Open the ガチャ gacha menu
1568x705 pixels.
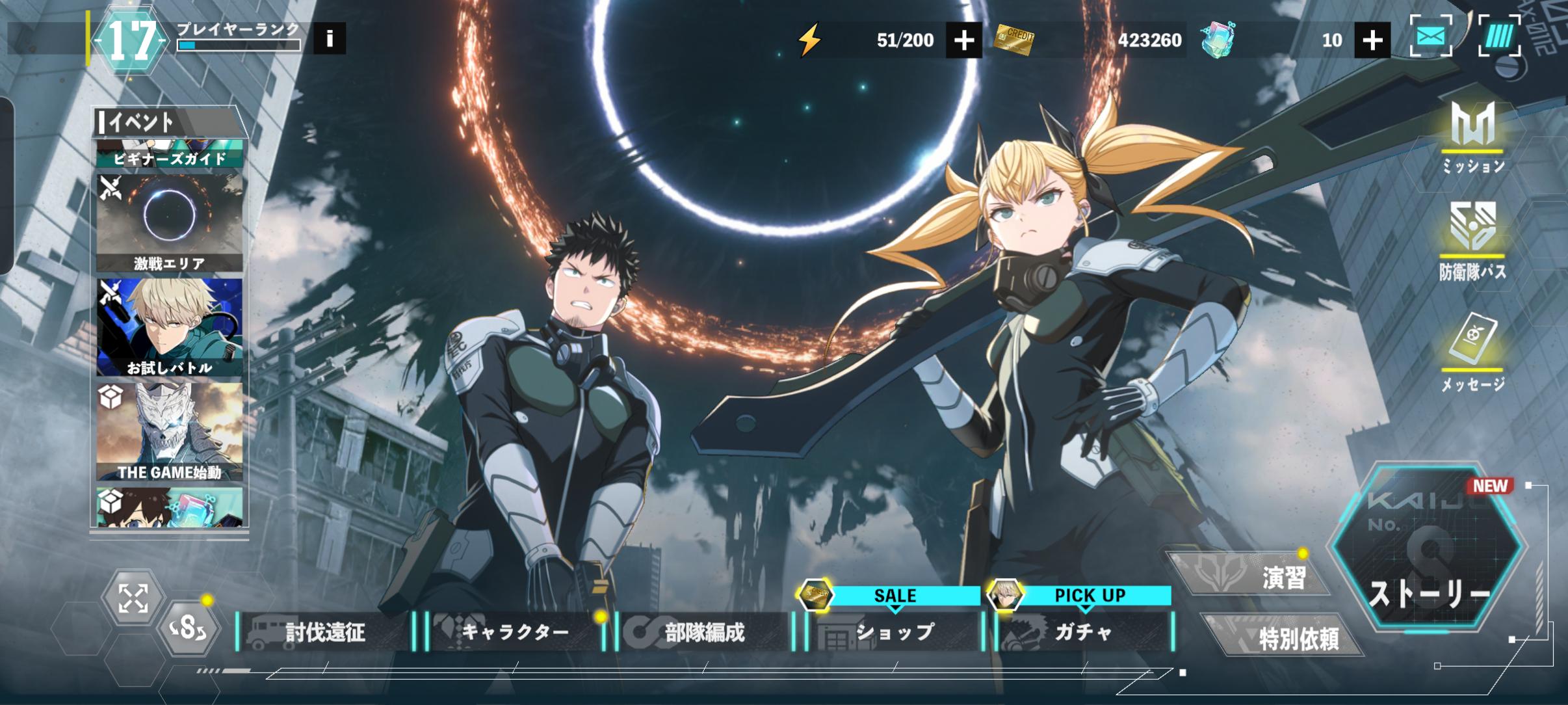(1083, 631)
